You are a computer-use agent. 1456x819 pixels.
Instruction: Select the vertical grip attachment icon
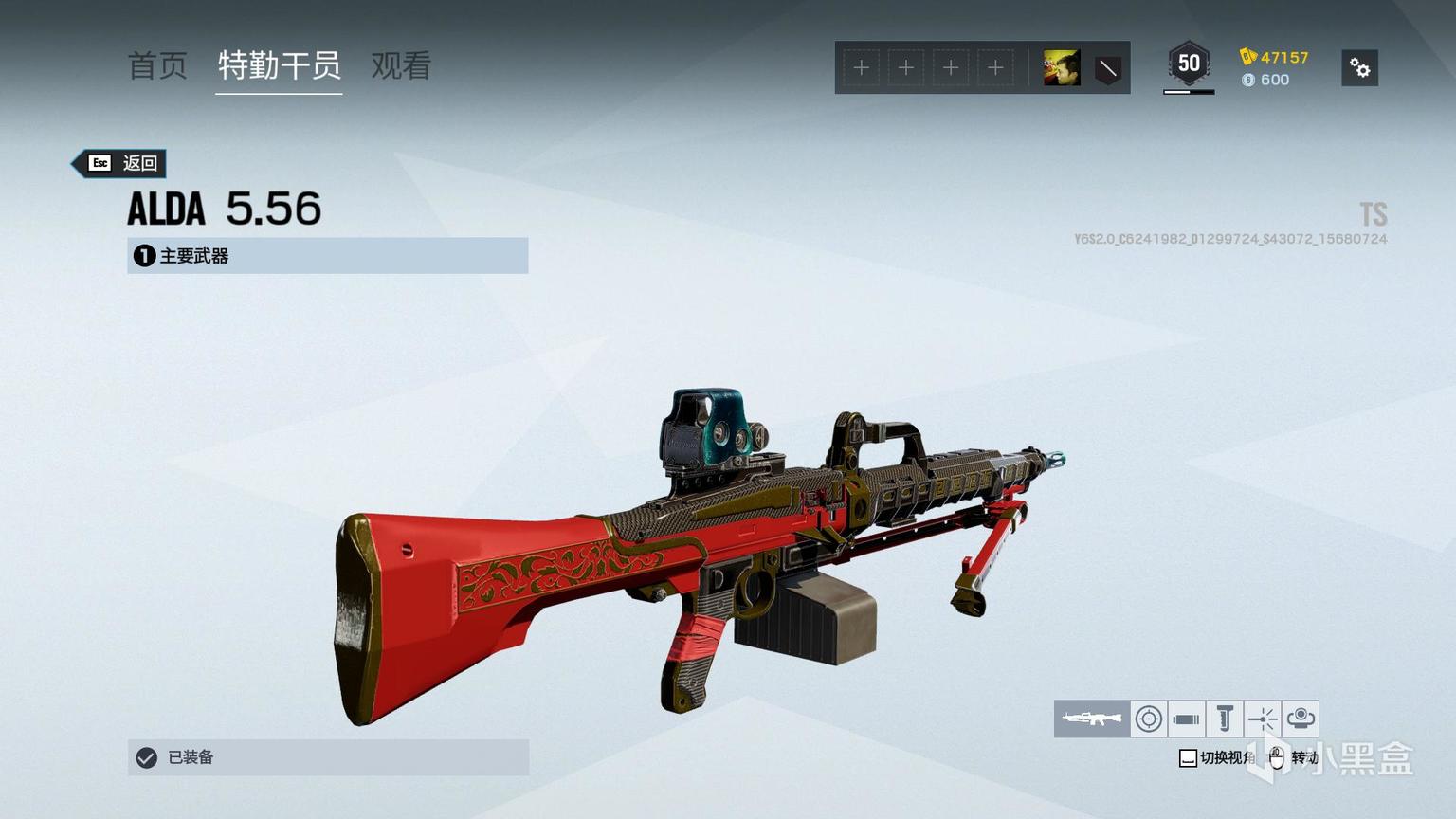pyautogui.click(x=1225, y=719)
